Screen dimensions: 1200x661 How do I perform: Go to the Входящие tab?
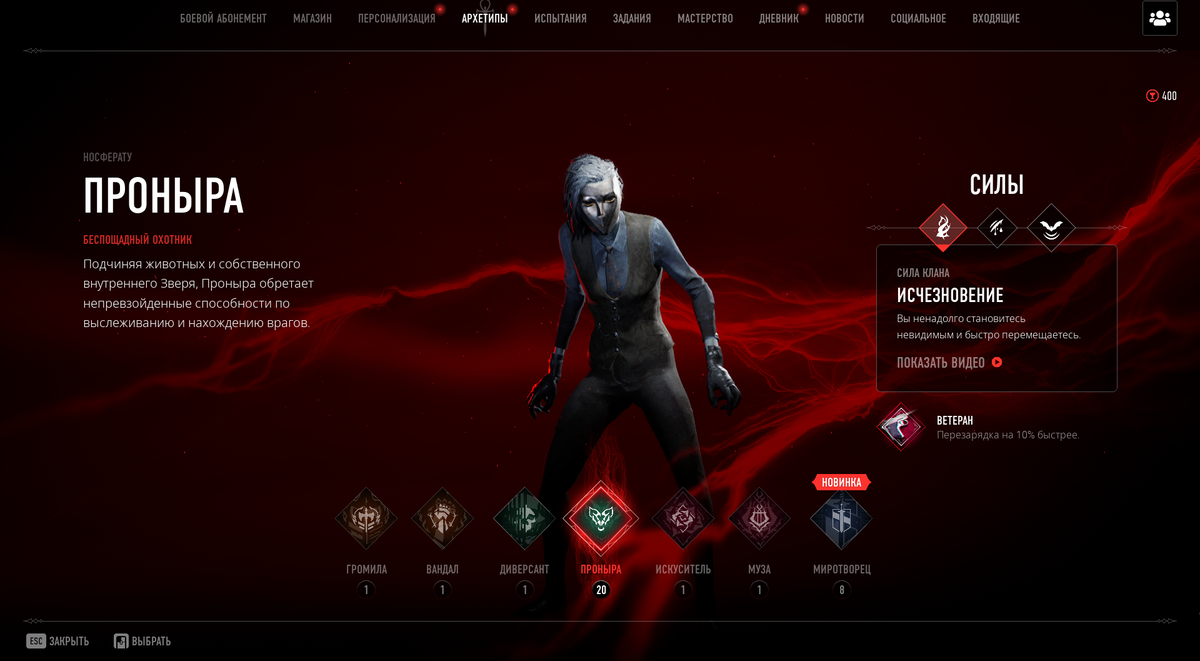[x=995, y=18]
